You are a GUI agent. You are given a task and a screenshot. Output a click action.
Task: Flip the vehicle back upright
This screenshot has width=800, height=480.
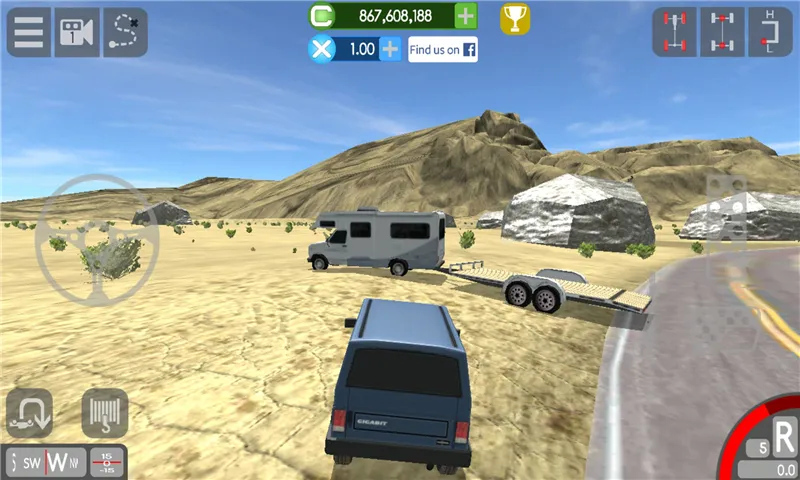(30, 413)
